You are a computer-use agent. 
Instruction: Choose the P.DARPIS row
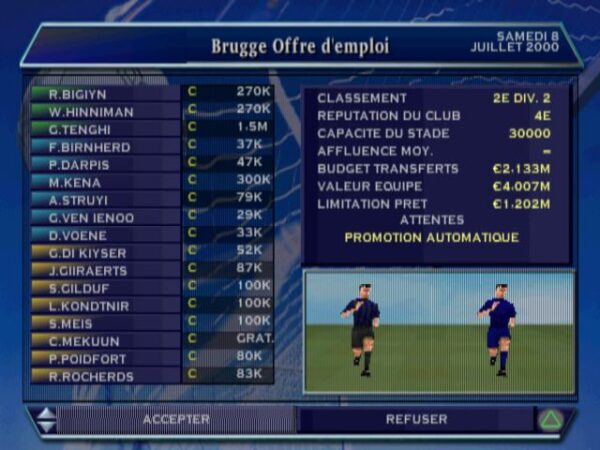(x=150, y=163)
